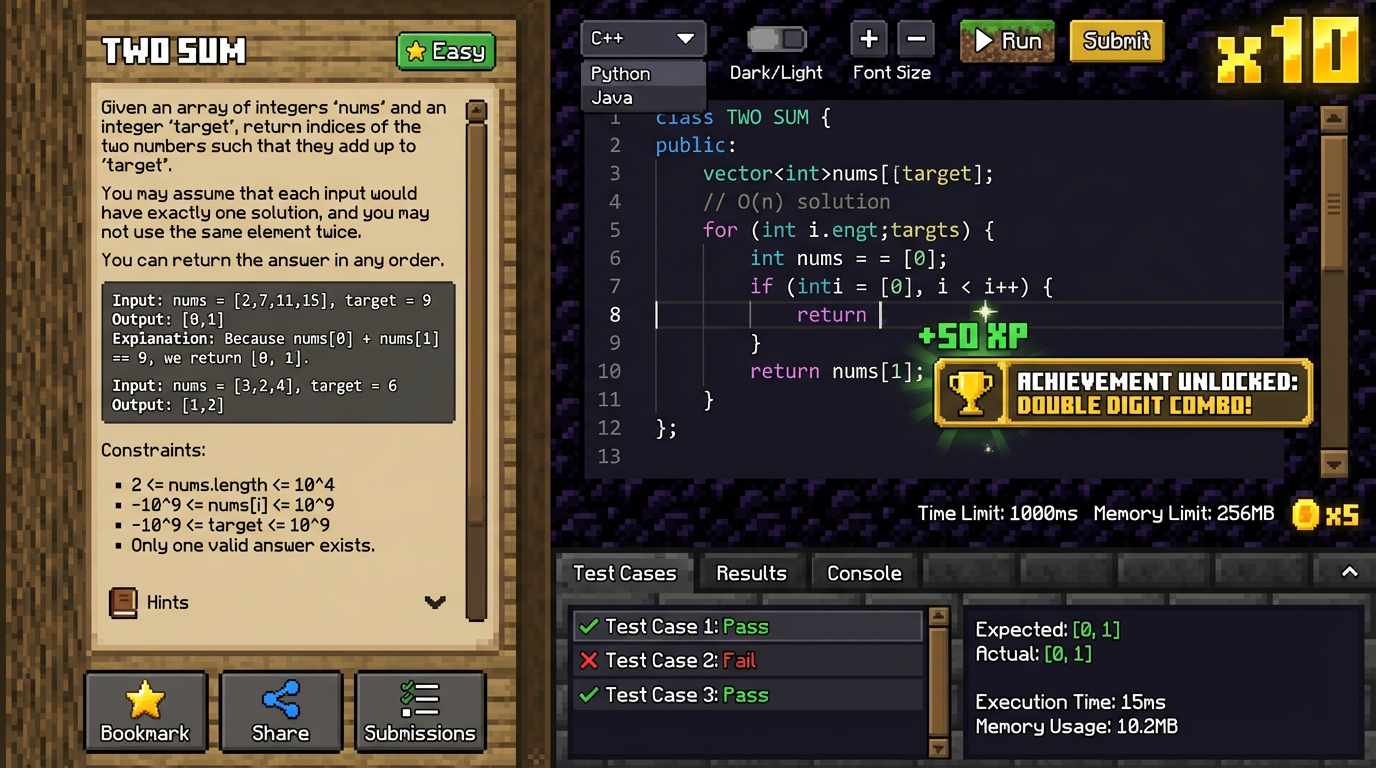Screen dimensions: 1376x768
Task: Click the Easy difficulty badge
Action: point(446,51)
